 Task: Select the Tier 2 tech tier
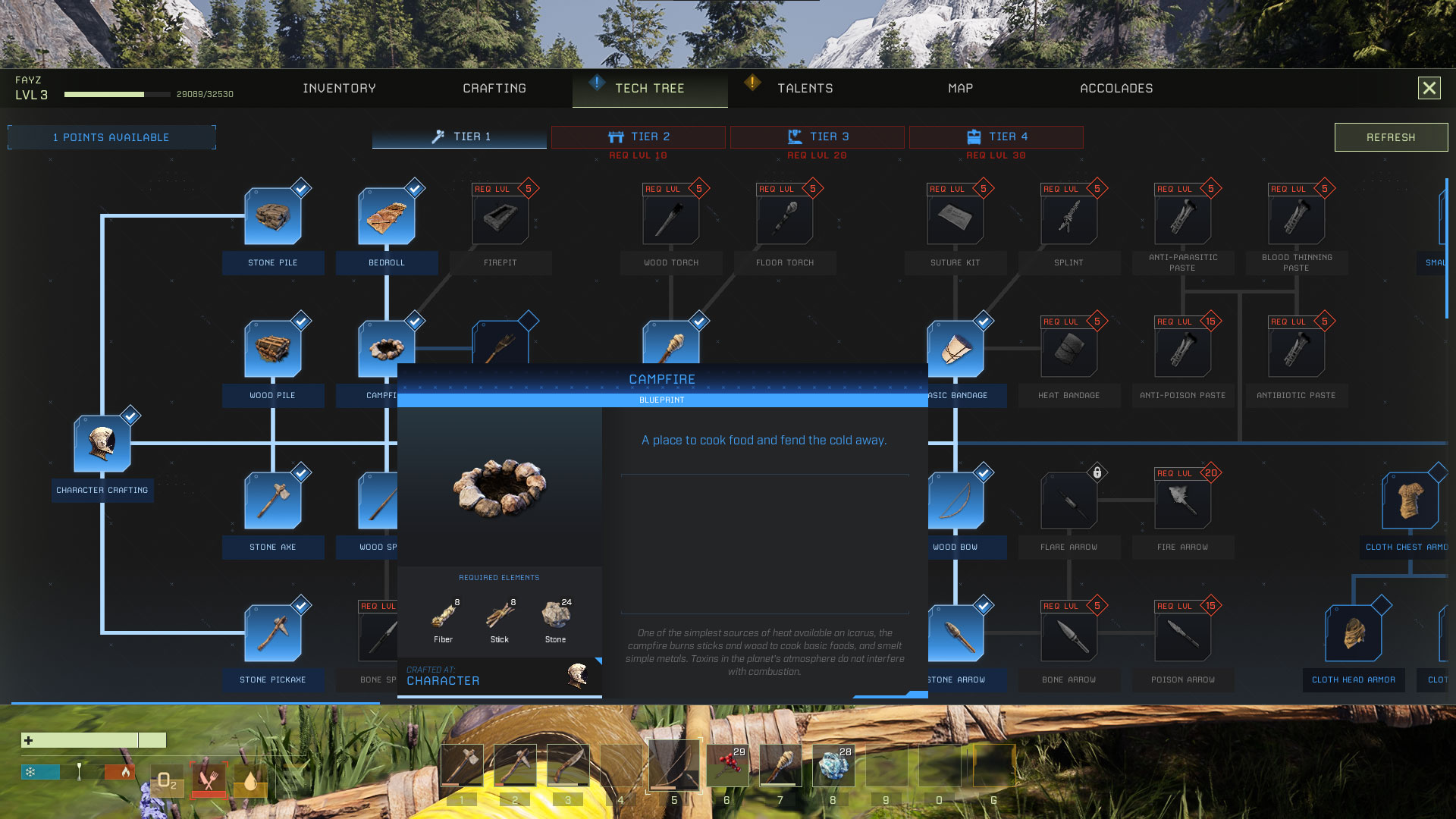point(639,137)
